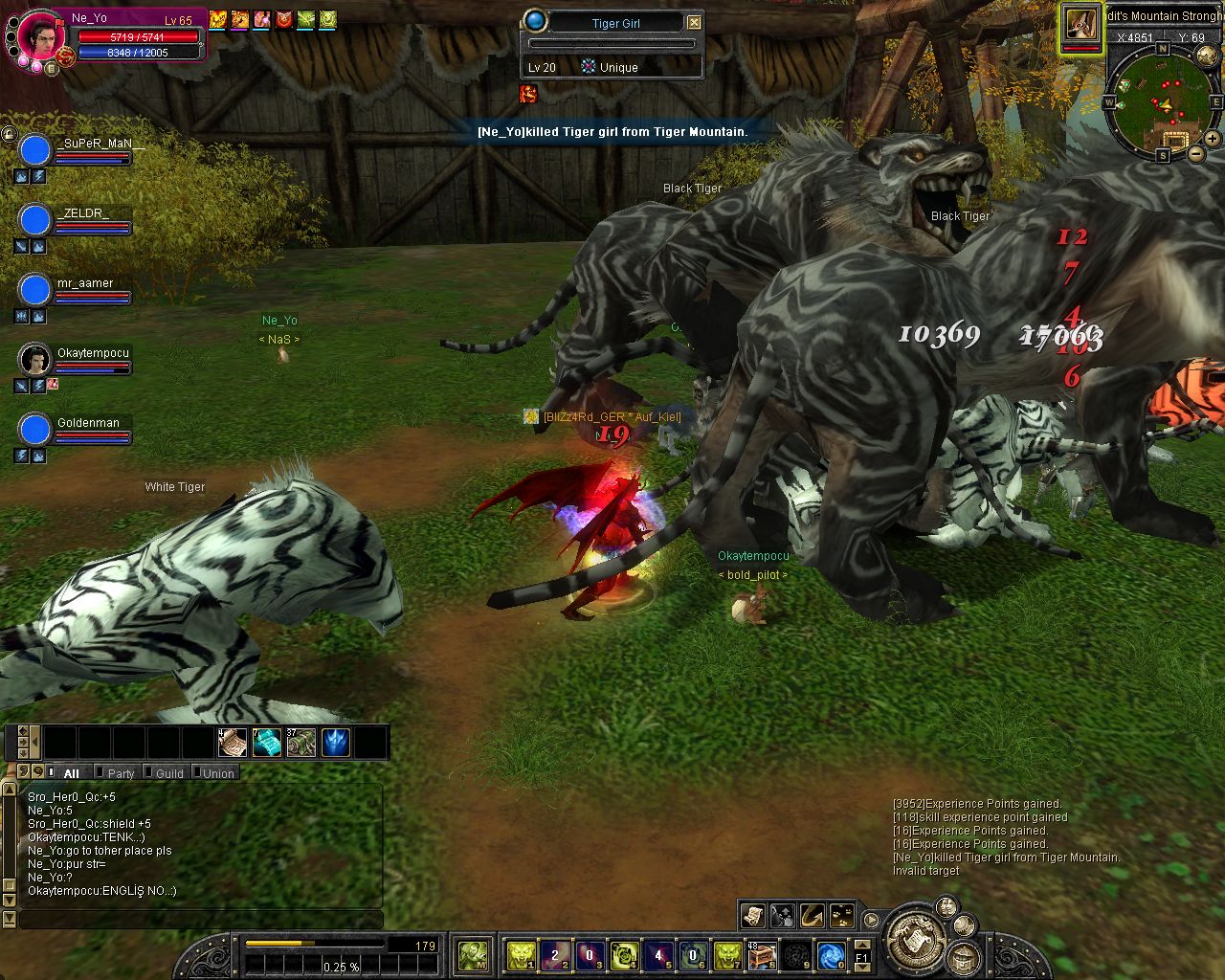Switch chat to the Union tab

pos(218,773)
